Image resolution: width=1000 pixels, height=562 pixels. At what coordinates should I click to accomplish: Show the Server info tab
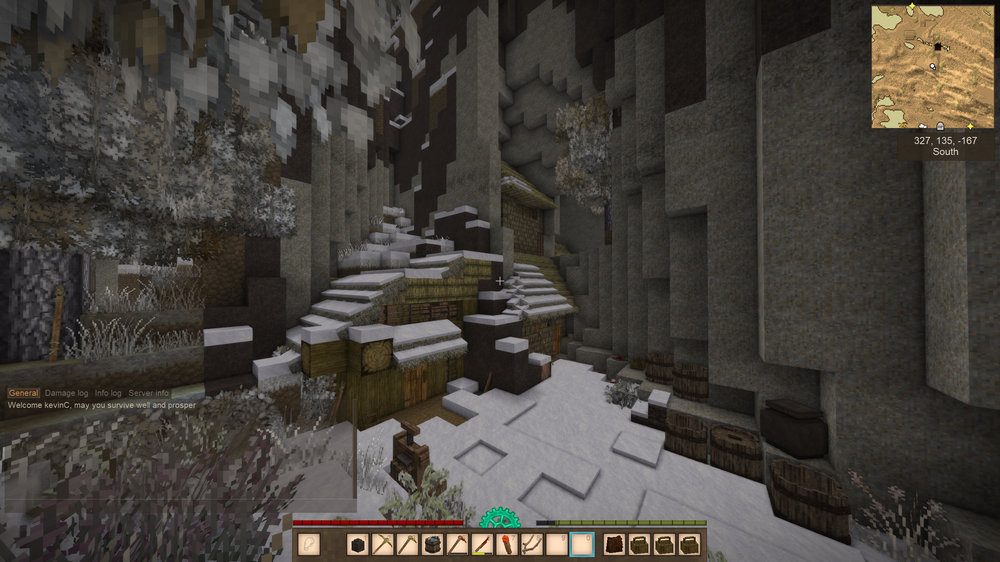coord(148,394)
